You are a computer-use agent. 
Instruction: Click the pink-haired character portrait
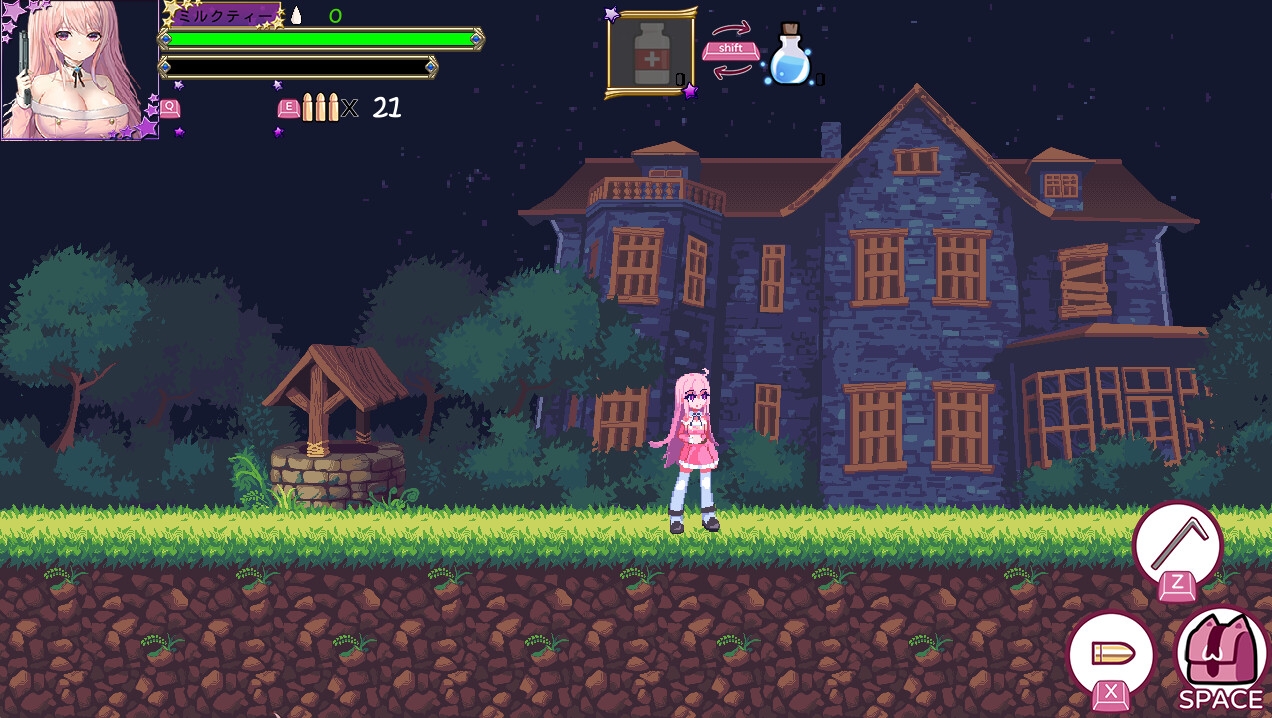(x=79, y=70)
